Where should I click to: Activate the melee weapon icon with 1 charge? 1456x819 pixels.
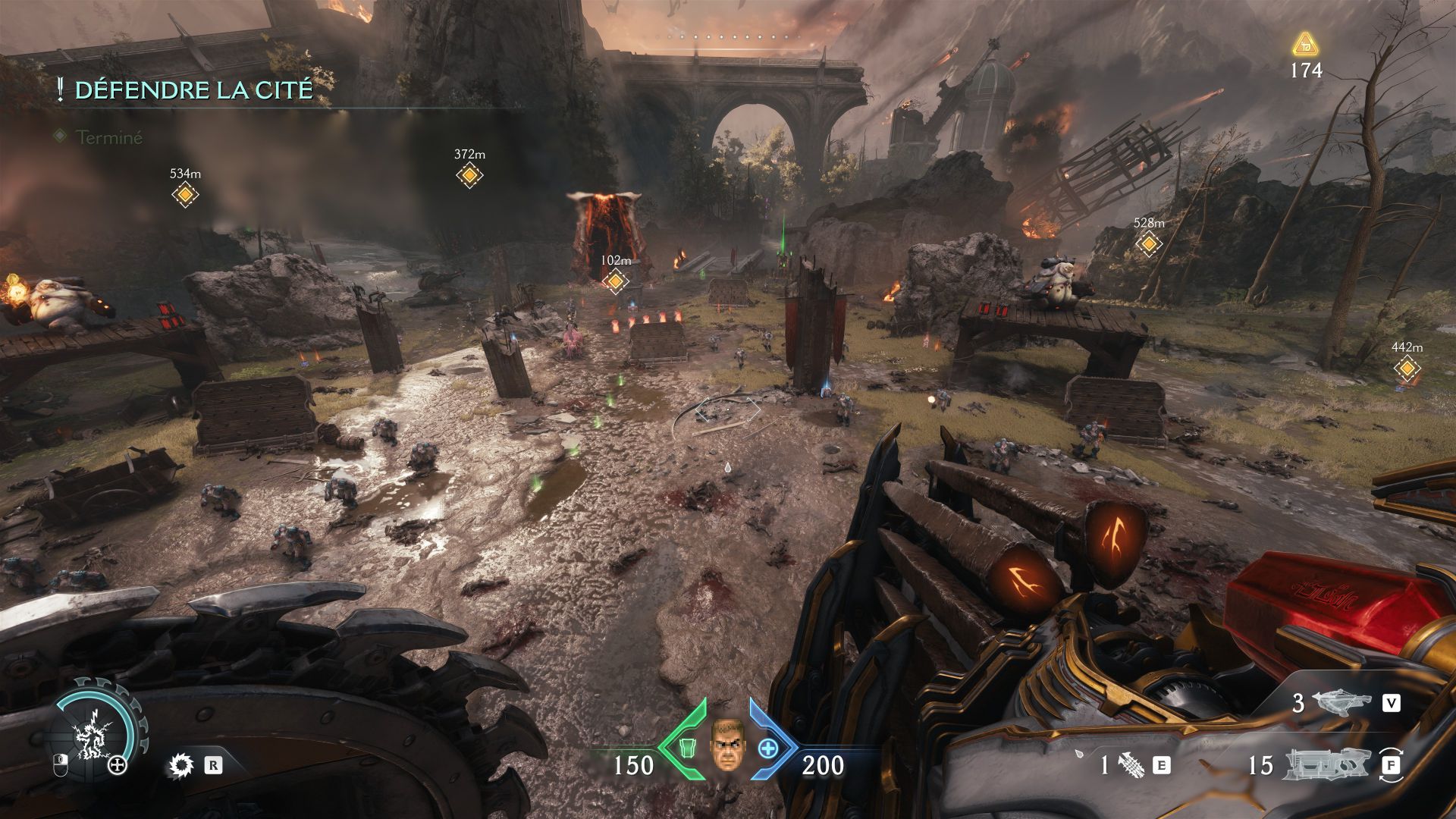(x=1129, y=765)
